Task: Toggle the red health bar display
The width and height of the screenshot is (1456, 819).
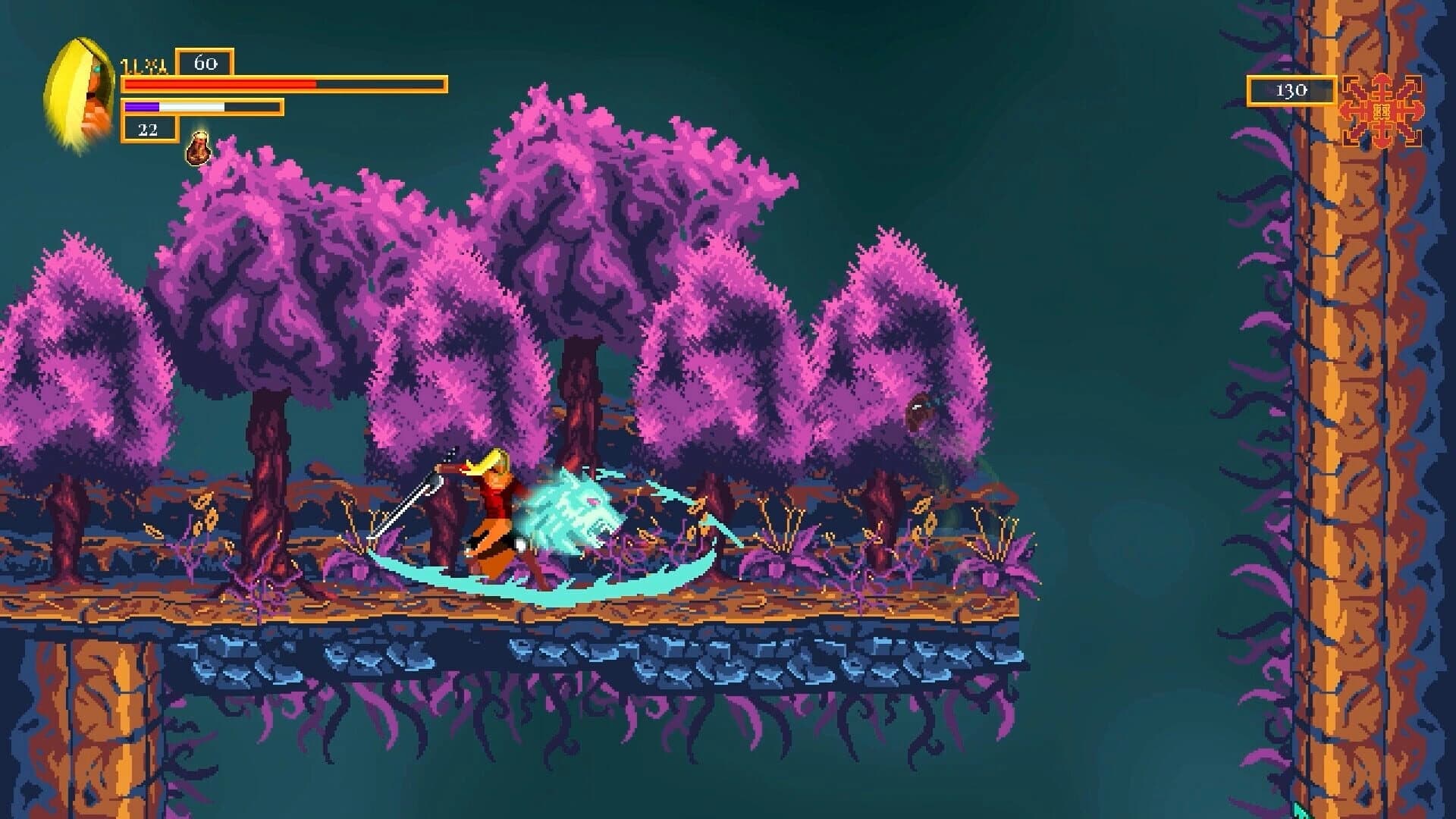Action: tap(281, 85)
